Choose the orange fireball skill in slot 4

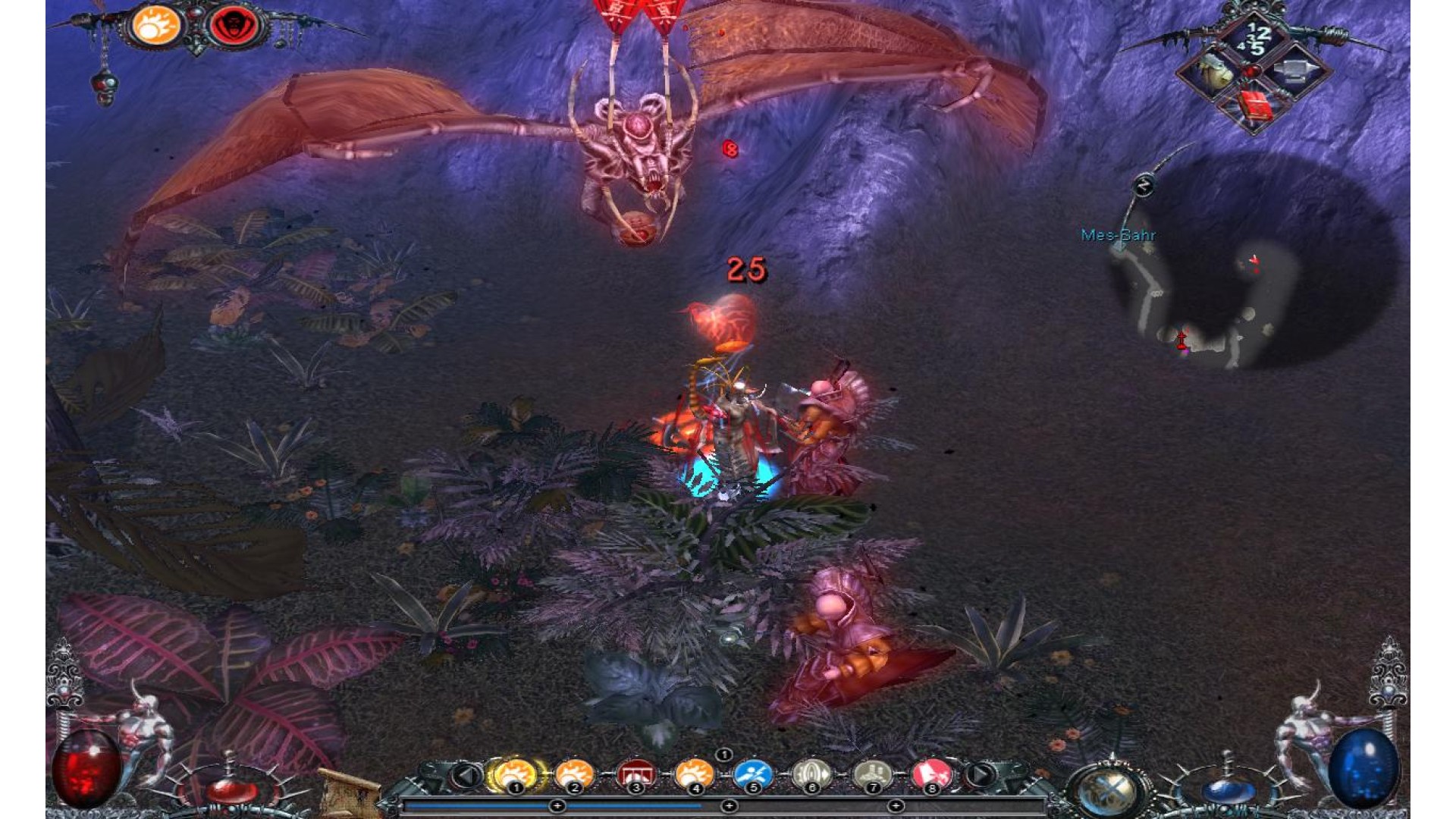click(x=694, y=774)
